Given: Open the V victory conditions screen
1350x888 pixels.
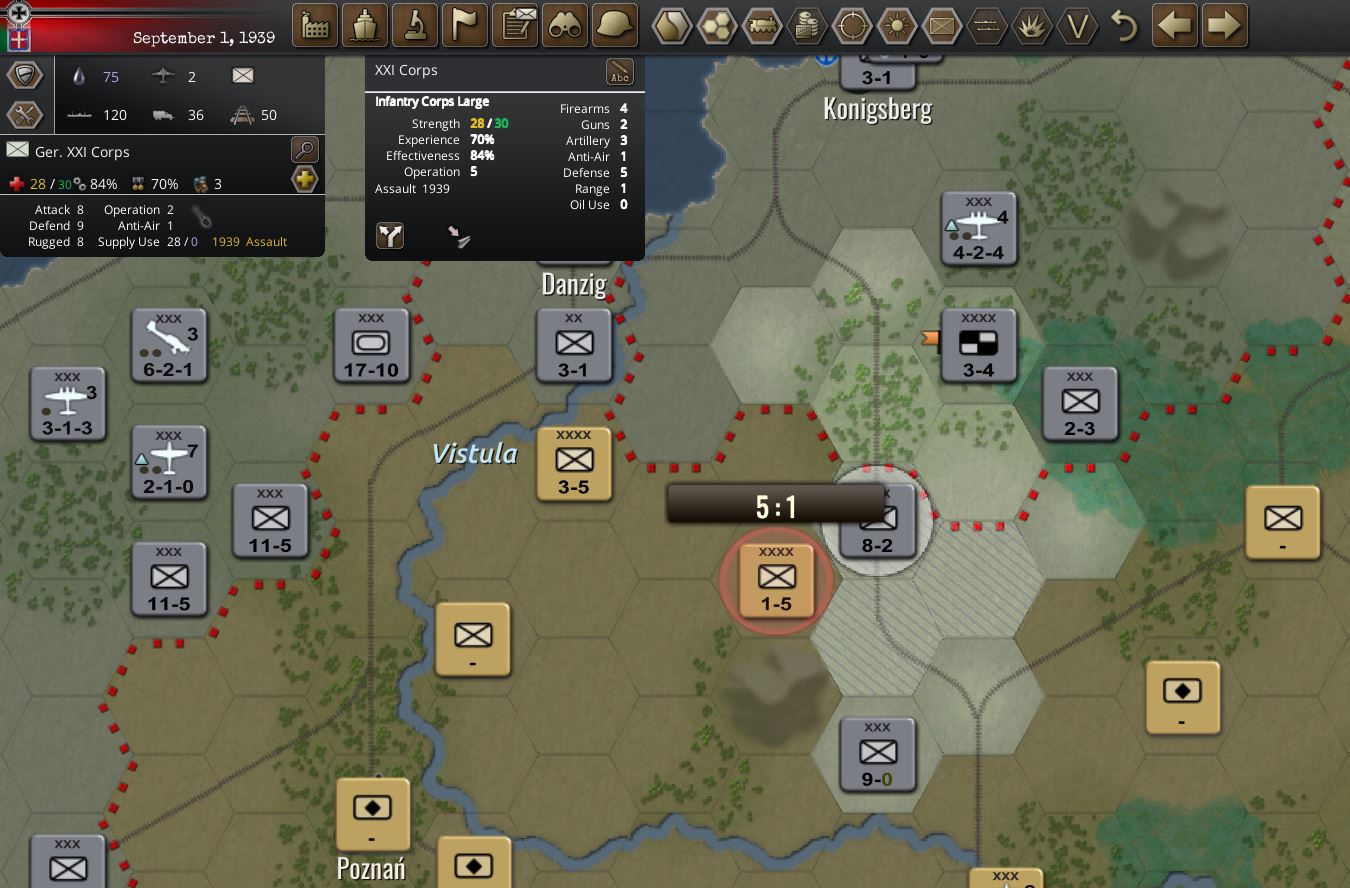Looking at the screenshot, I should 1078,26.
